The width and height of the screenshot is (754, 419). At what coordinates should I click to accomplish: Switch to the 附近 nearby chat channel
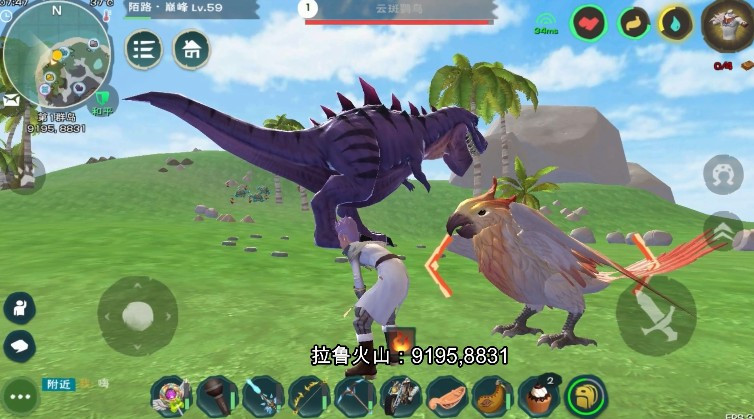coord(58,384)
